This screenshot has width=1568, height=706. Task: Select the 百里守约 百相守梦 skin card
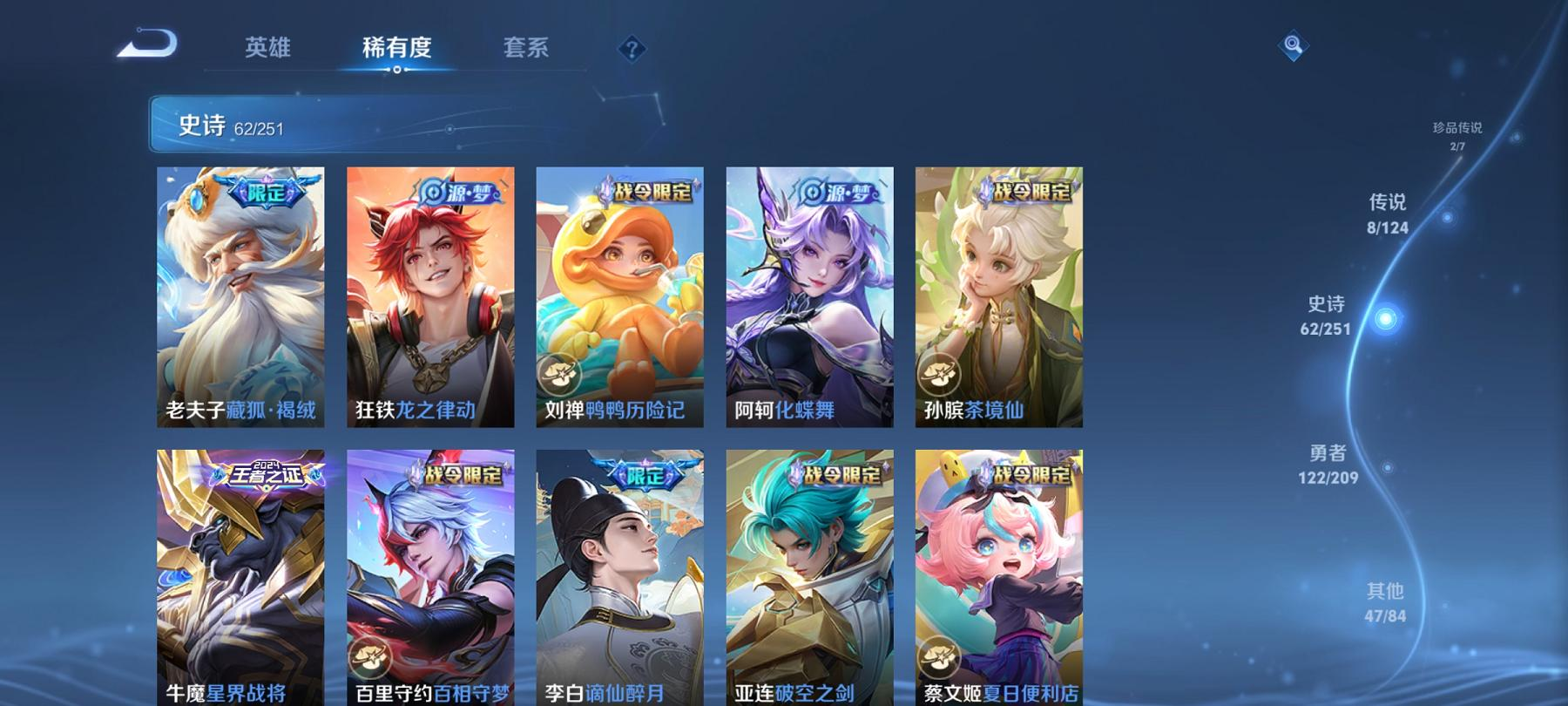[x=430, y=577]
